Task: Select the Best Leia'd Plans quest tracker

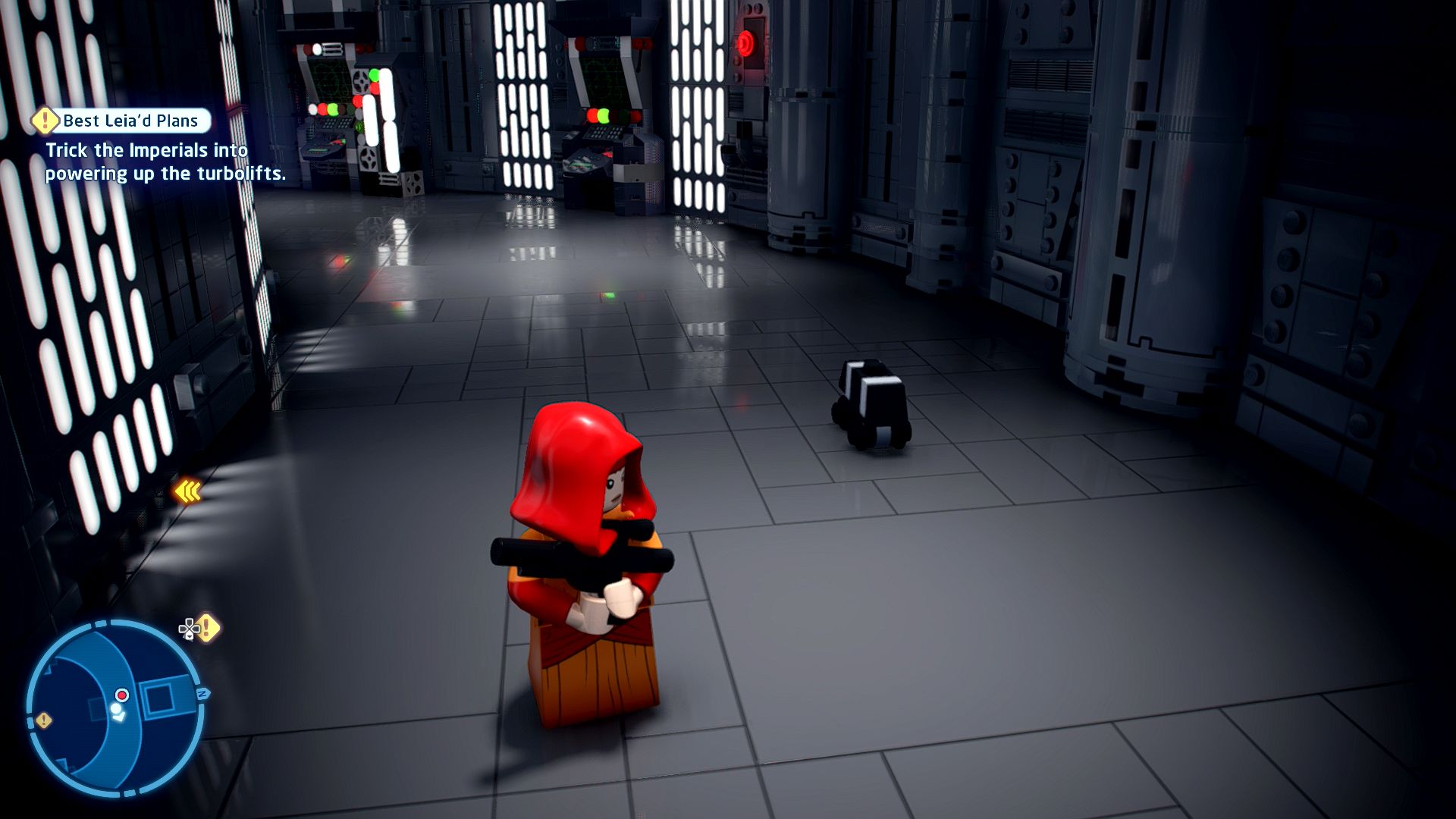Action: (121, 121)
